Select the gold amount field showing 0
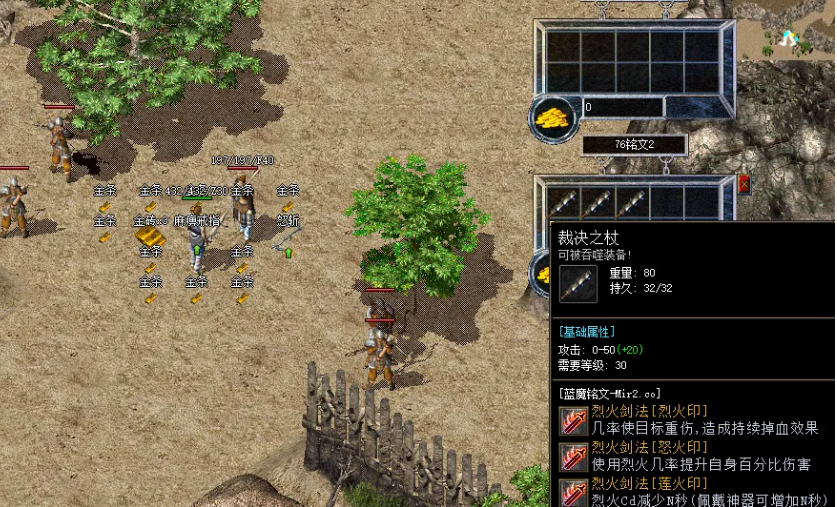The image size is (837, 507). tap(622, 107)
